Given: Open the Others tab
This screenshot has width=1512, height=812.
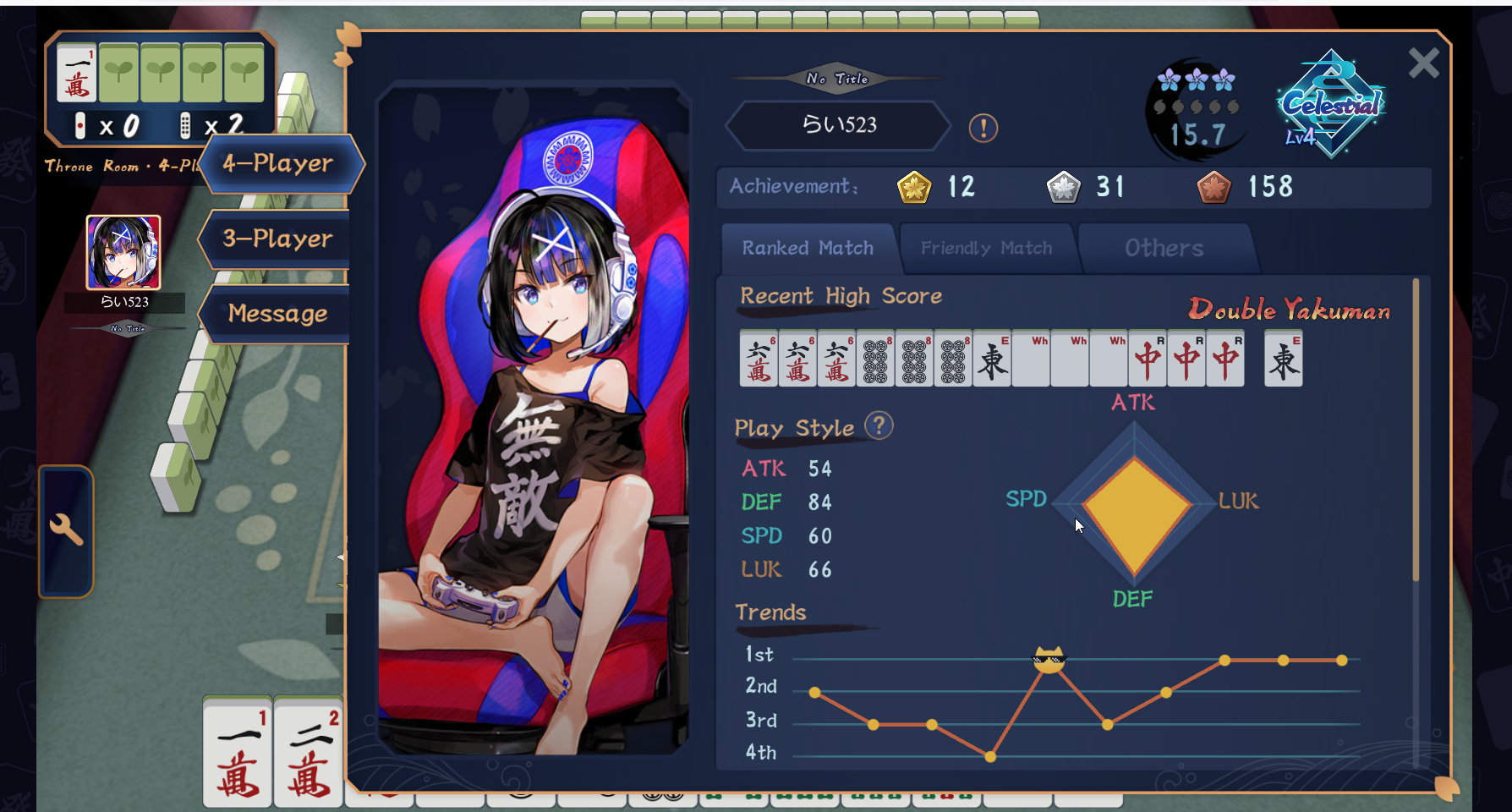Looking at the screenshot, I should (1164, 249).
